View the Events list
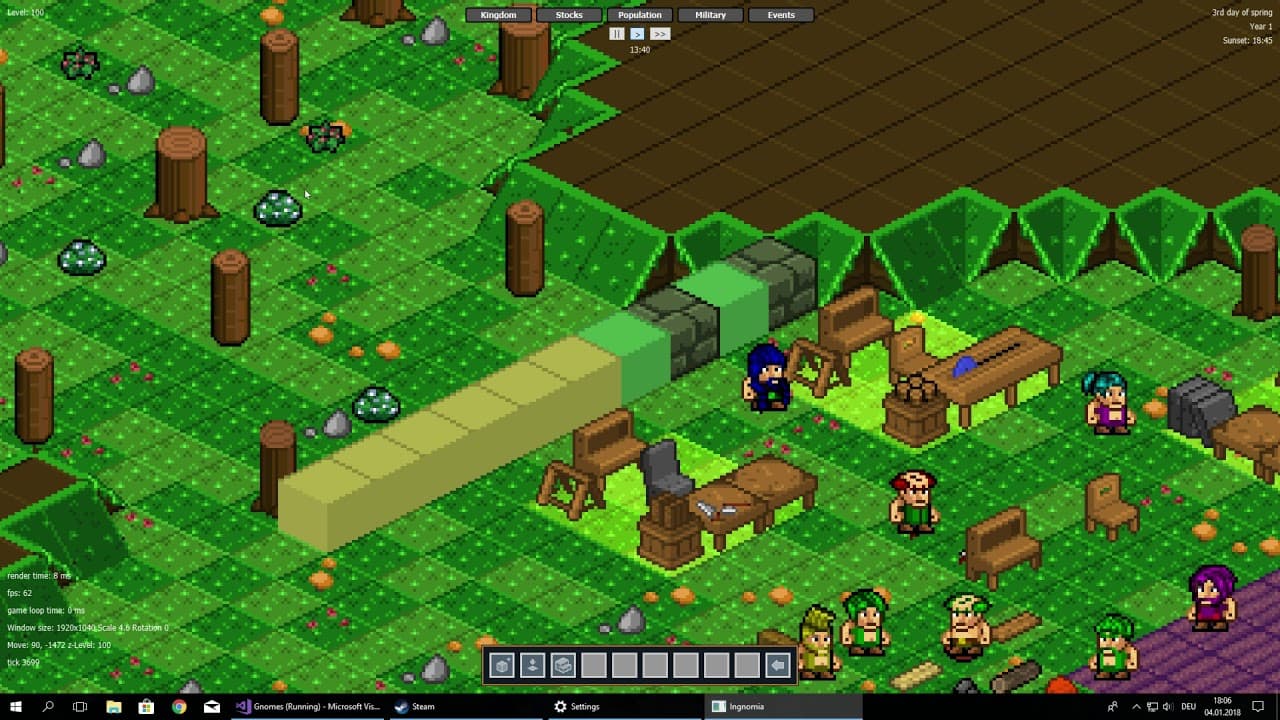The width and height of the screenshot is (1280, 720). point(781,15)
